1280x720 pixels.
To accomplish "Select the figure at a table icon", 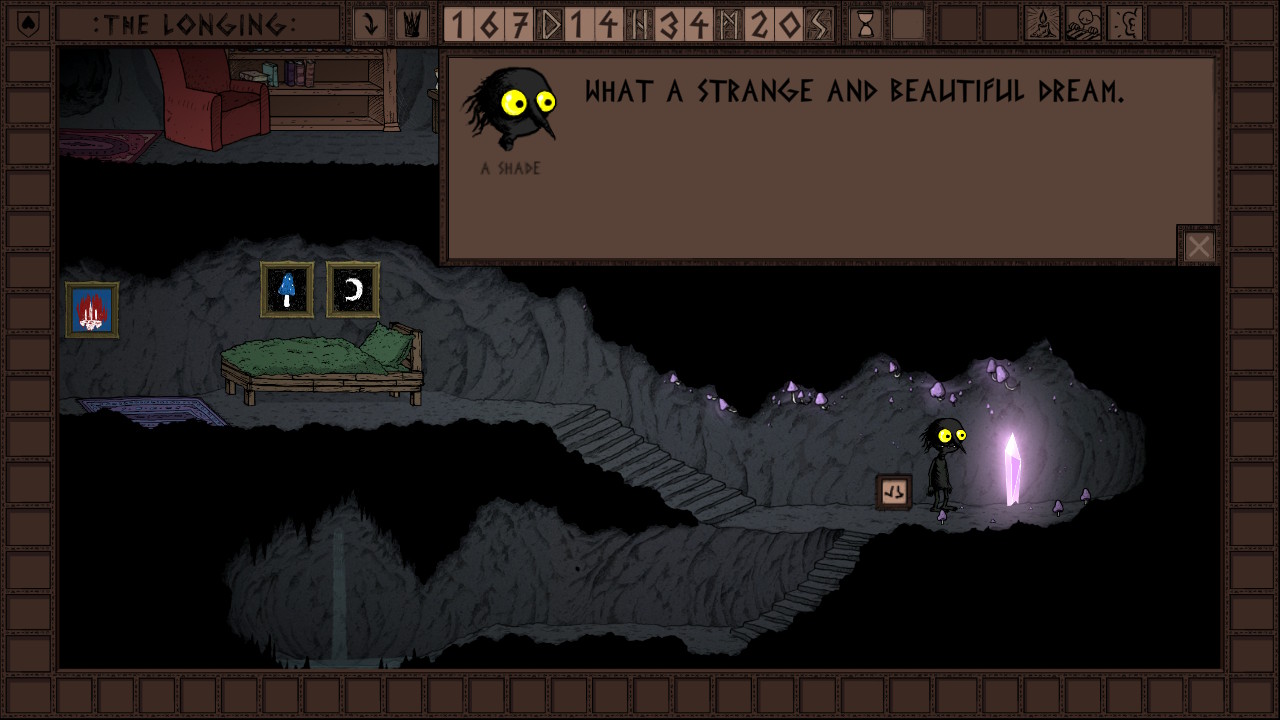I will (x=1083, y=24).
